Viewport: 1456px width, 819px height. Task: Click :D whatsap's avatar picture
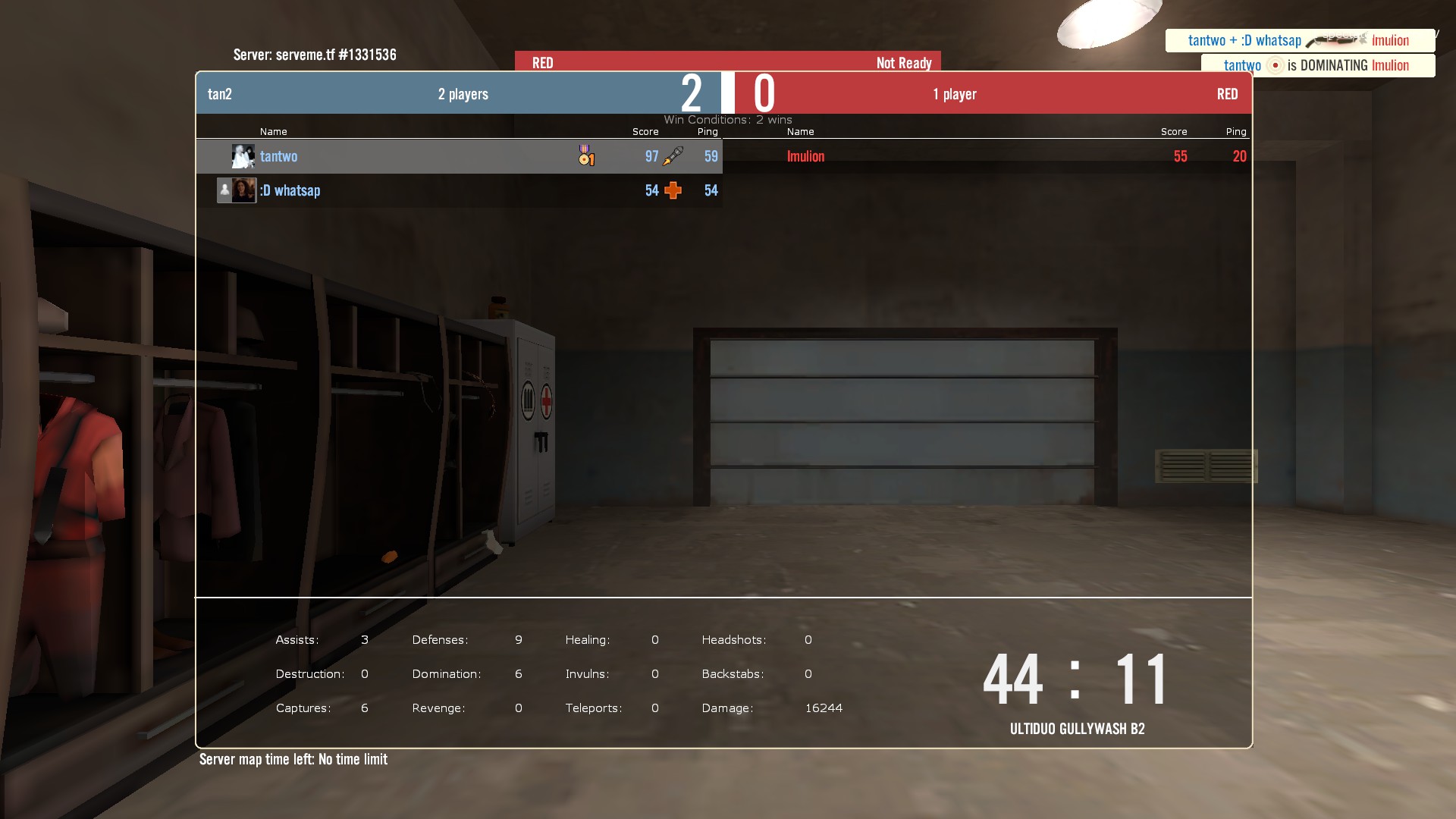pyautogui.click(x=243, y=190)
